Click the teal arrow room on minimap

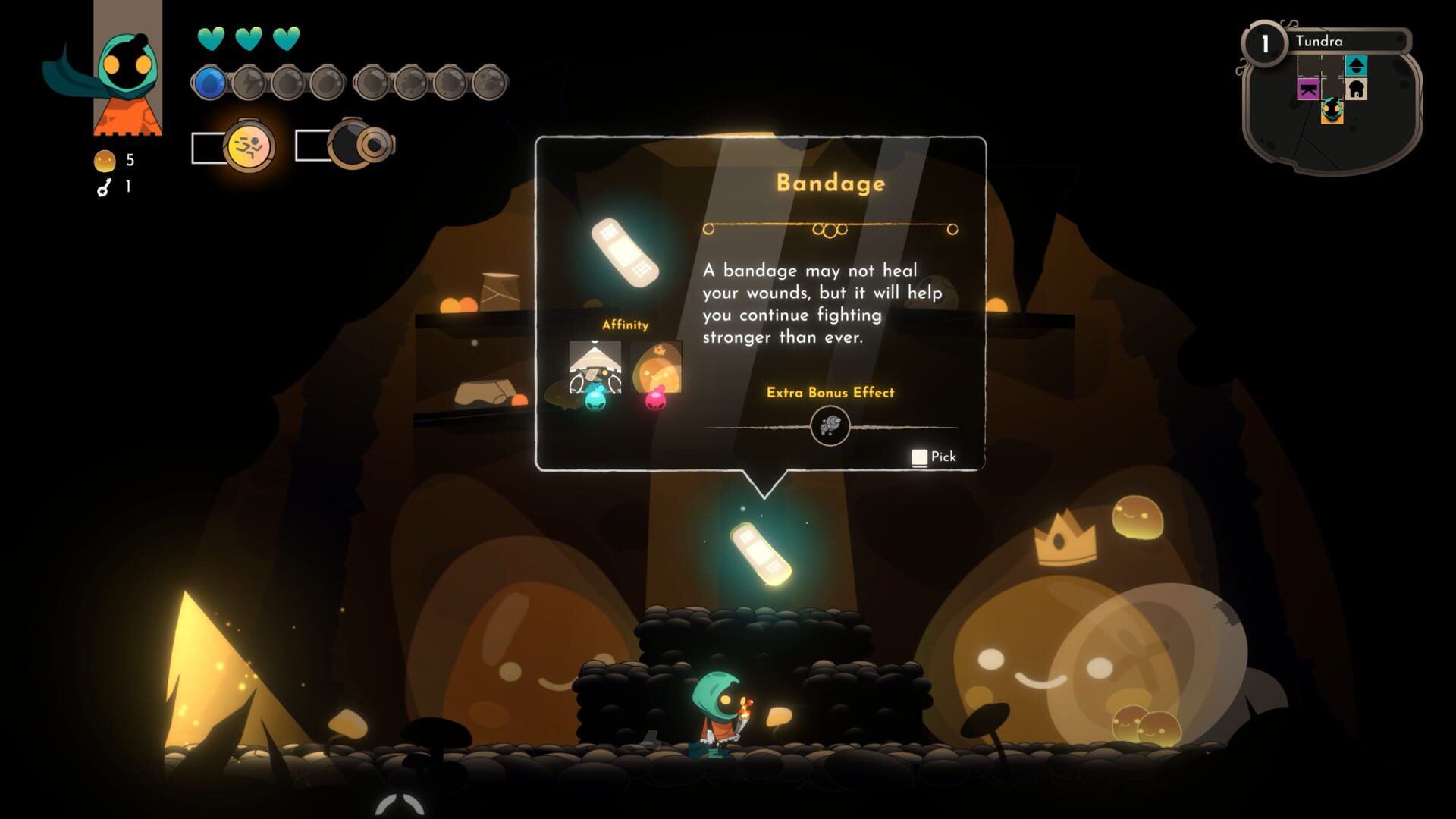point(1356,66)
